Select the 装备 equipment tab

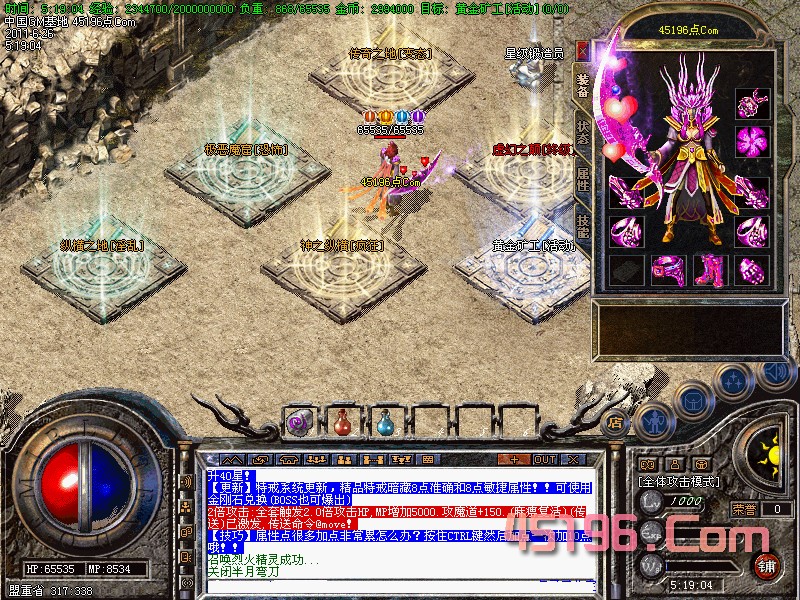click(x=583, y=84)
